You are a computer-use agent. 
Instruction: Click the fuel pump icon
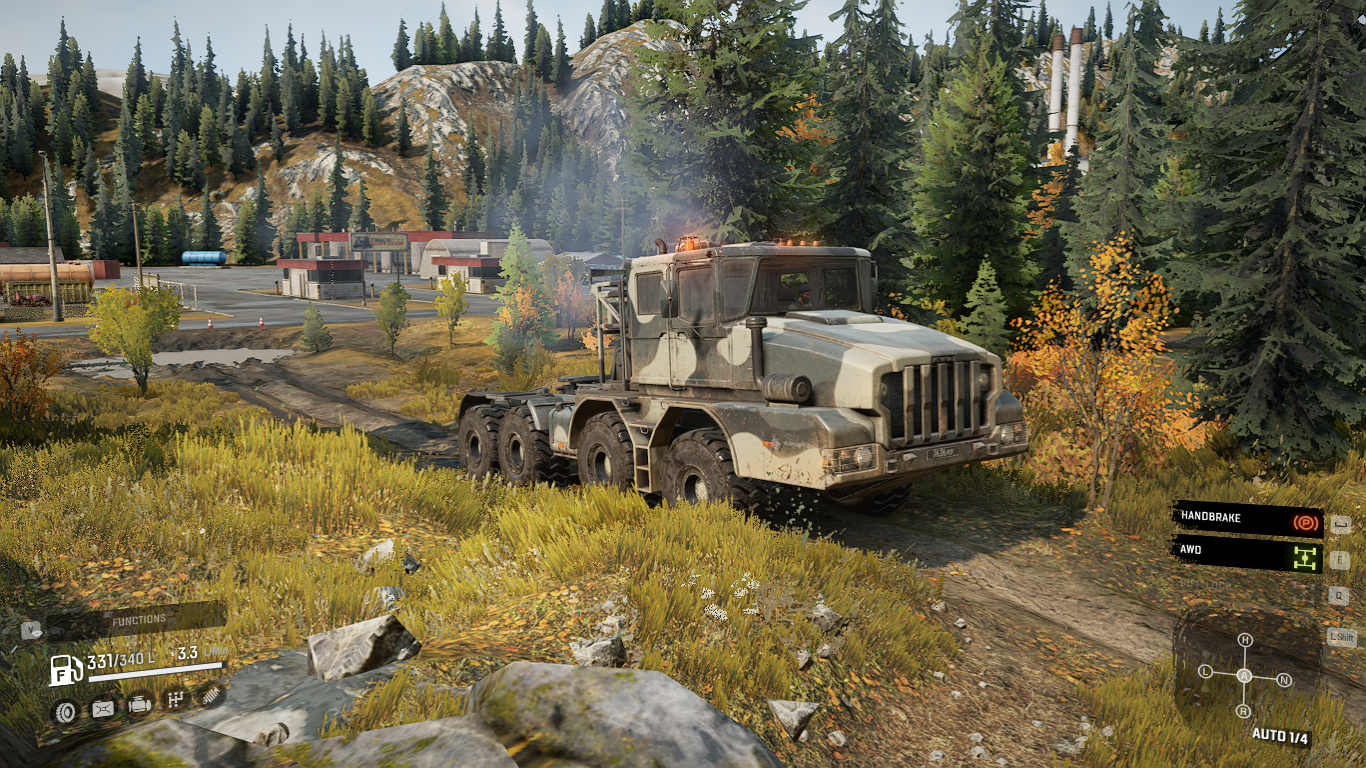pyautogui.click(x=66, y=668)
